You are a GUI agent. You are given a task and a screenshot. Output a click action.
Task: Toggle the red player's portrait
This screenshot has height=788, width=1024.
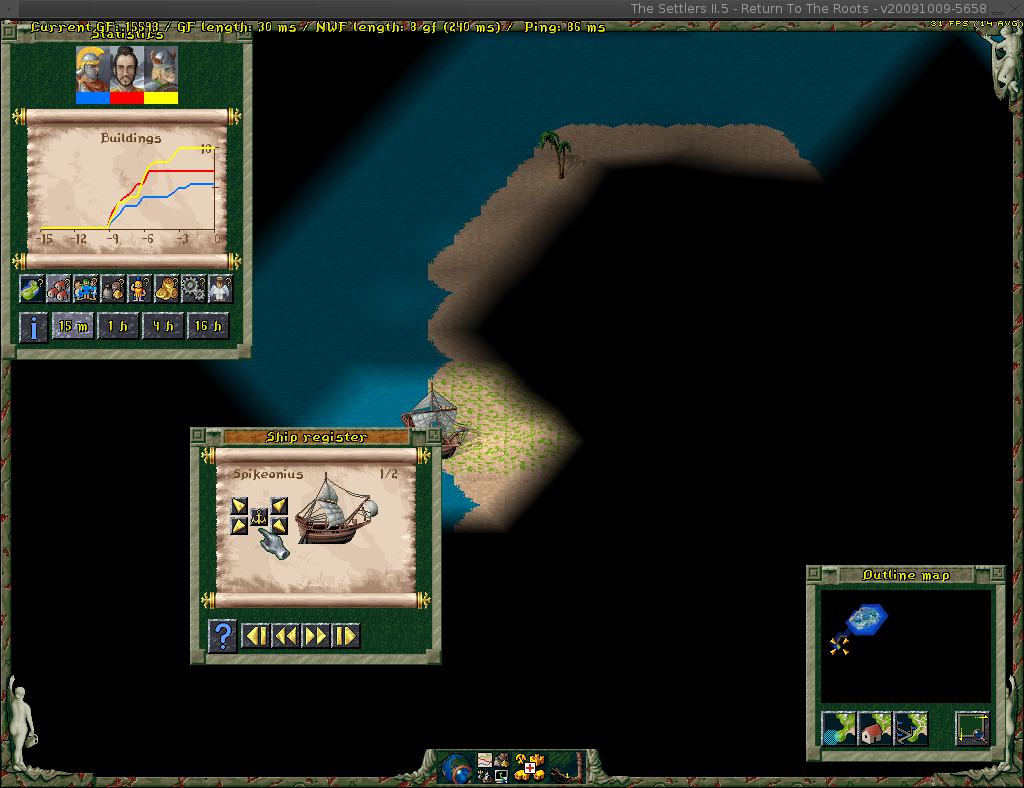click(126, 74)
